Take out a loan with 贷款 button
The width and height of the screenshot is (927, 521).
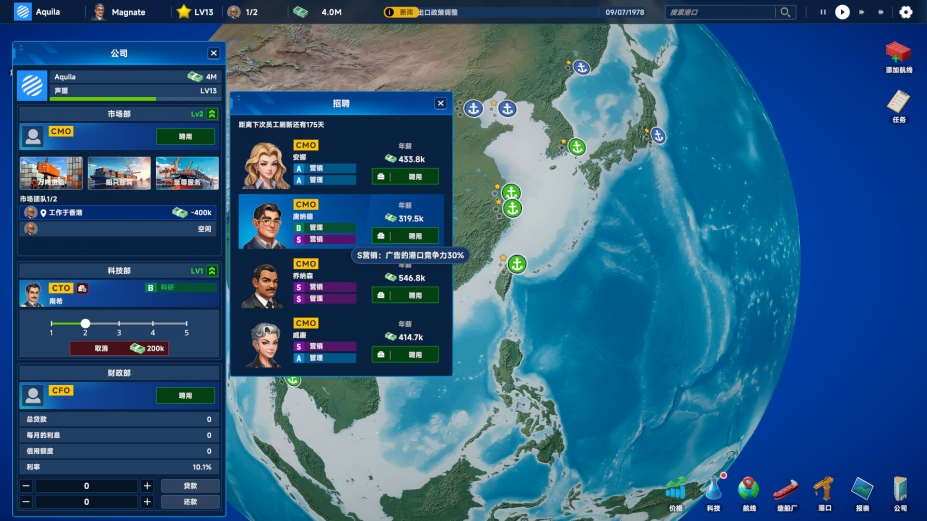click(x=190, y=486)
